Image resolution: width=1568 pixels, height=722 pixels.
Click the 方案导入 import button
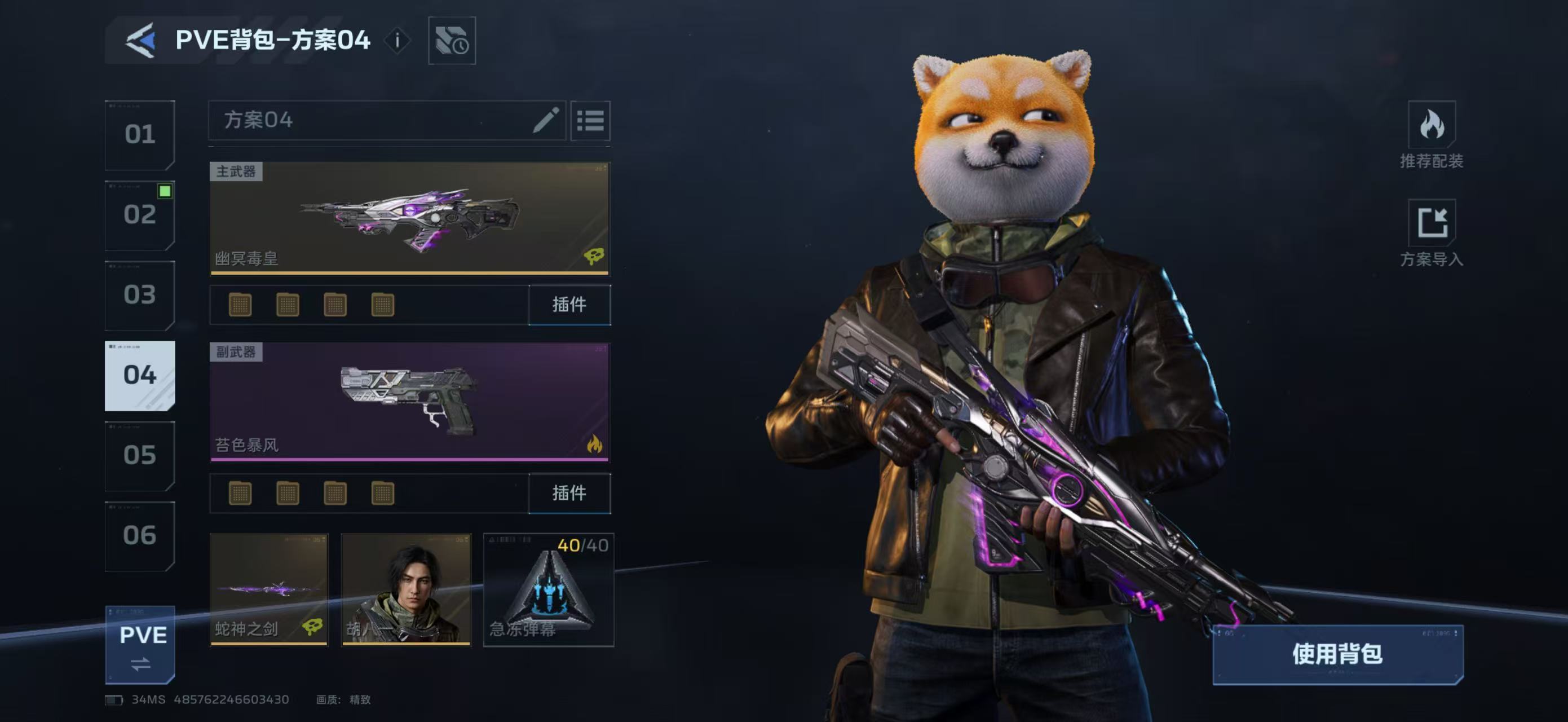[x=1431, y=233]
